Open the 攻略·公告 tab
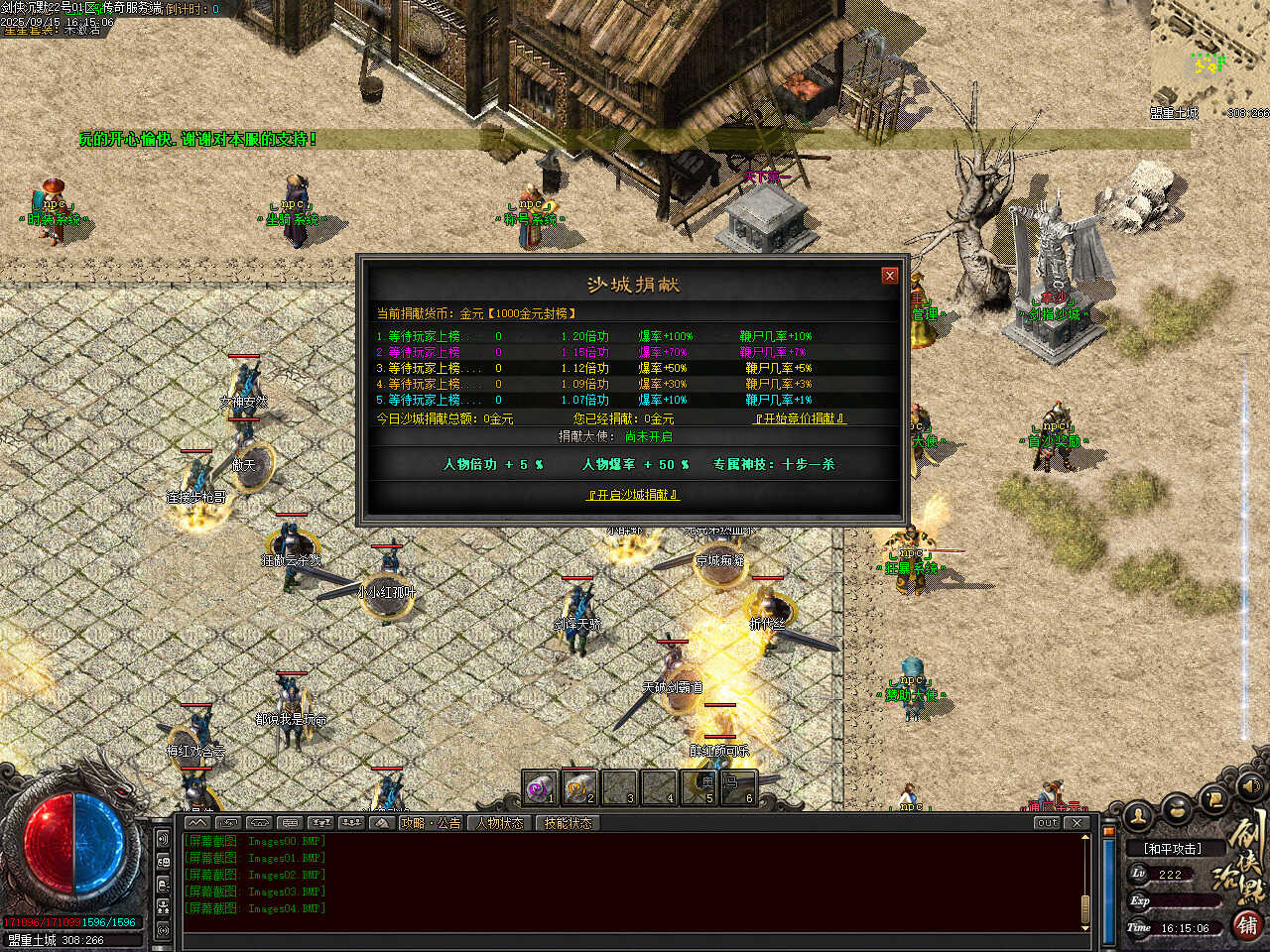 coord(431,823)
